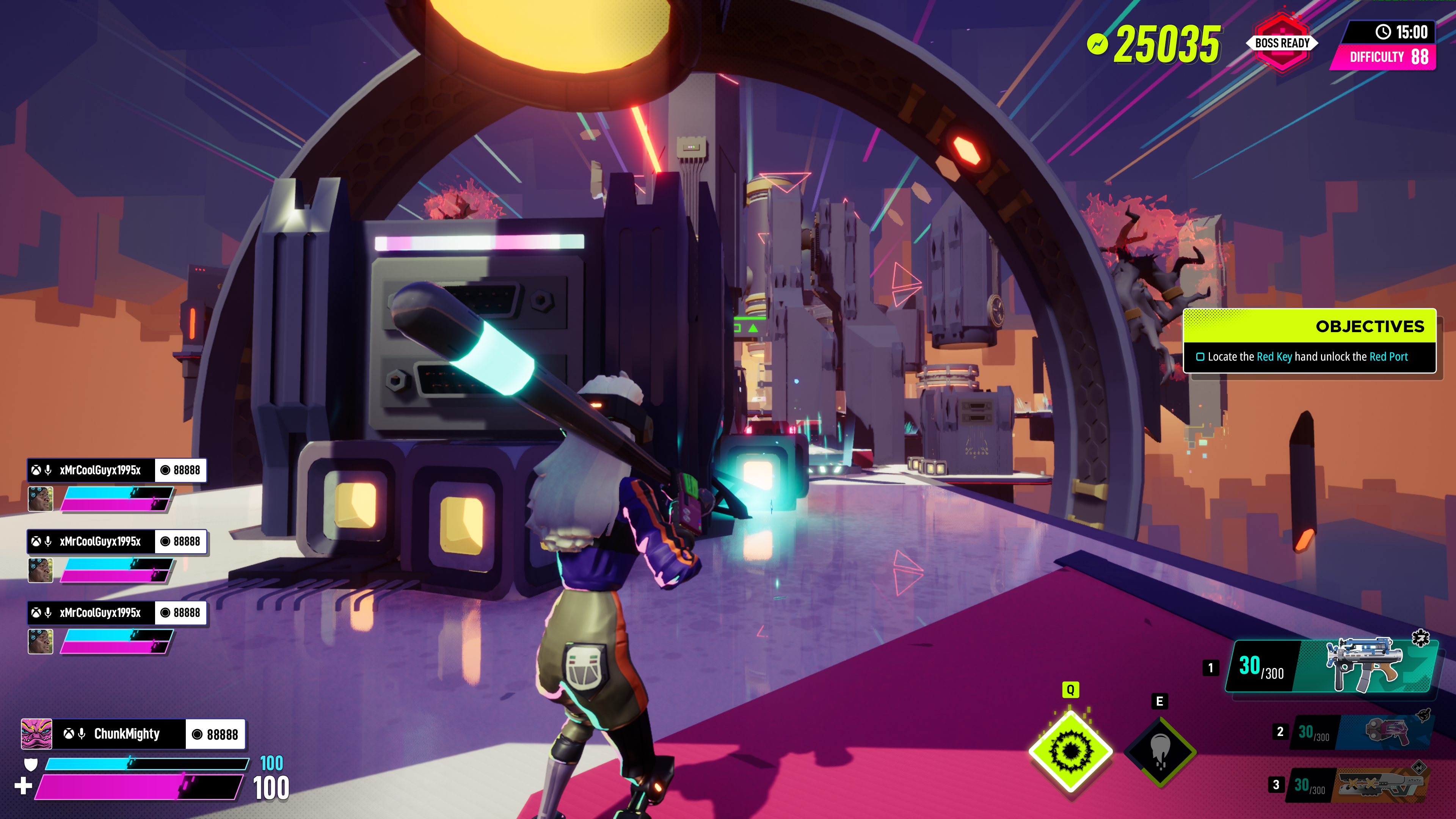Tick the Red Key objective checkbox
This screenshot has height=819, width=1456.
(1200, 357)
